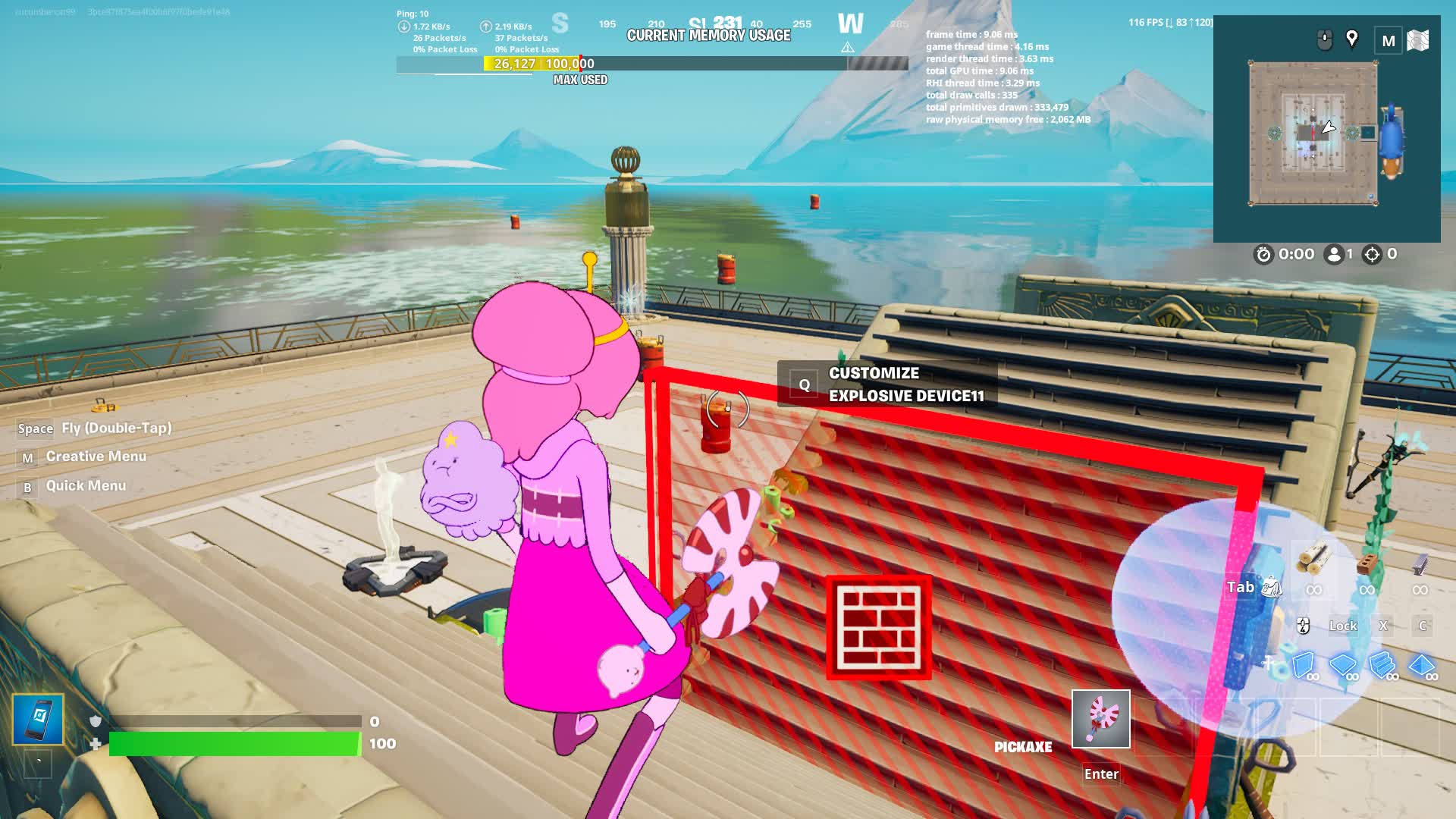
Task: Select the wall build piece
Action: pos(1301,665)
